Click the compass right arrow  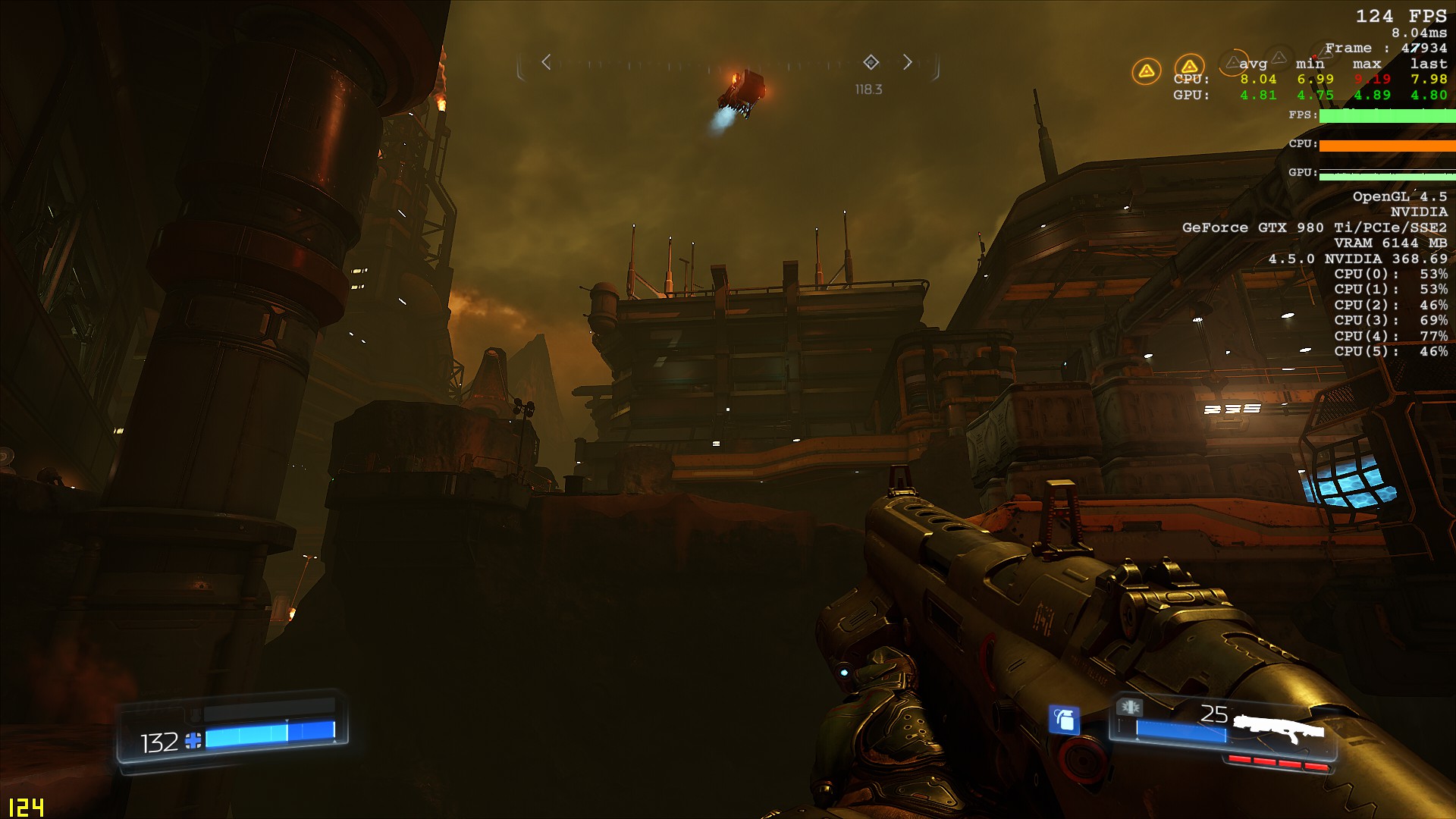point(908,62)
